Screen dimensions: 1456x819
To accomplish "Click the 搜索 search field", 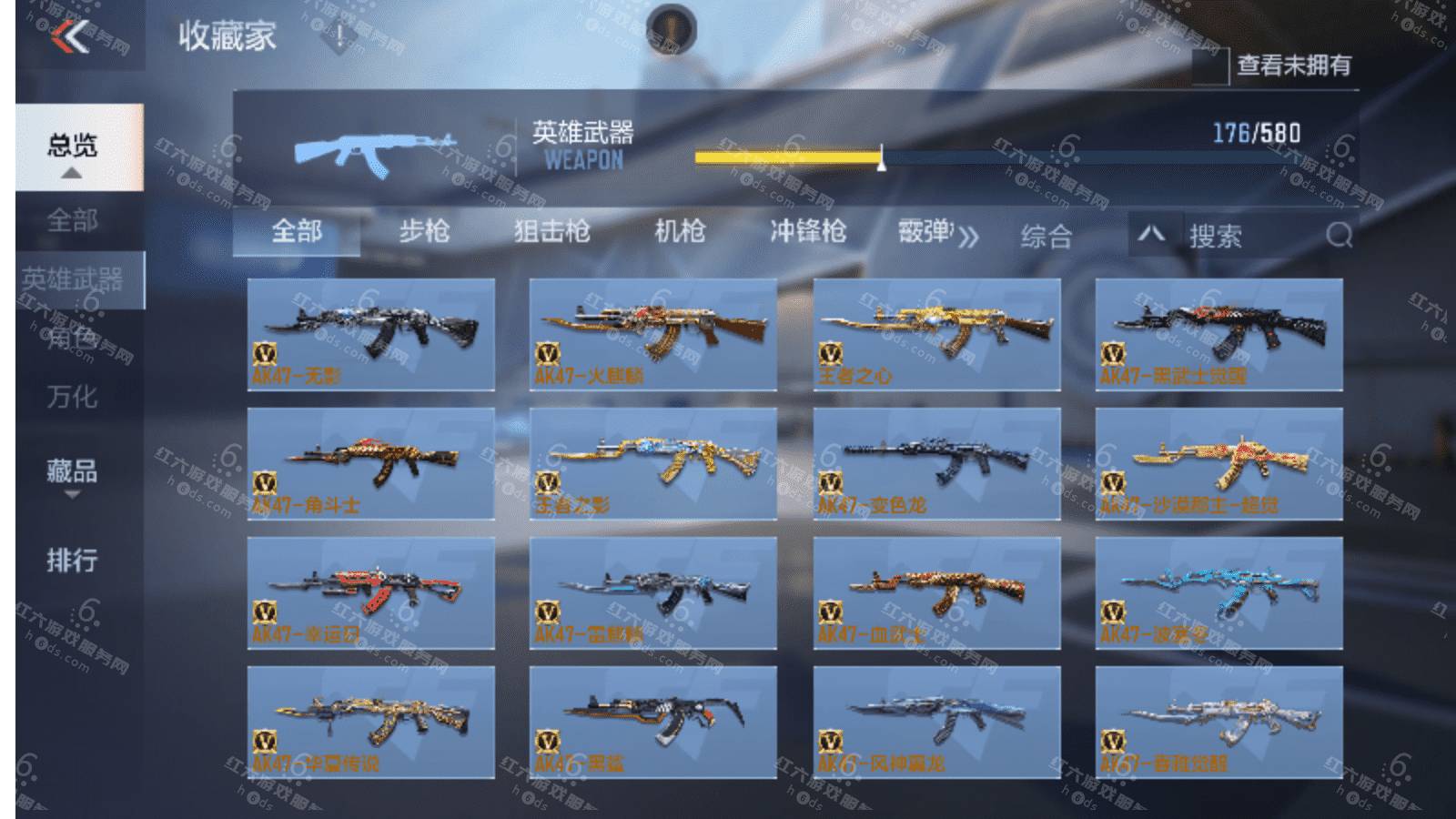I will 1256,237.
